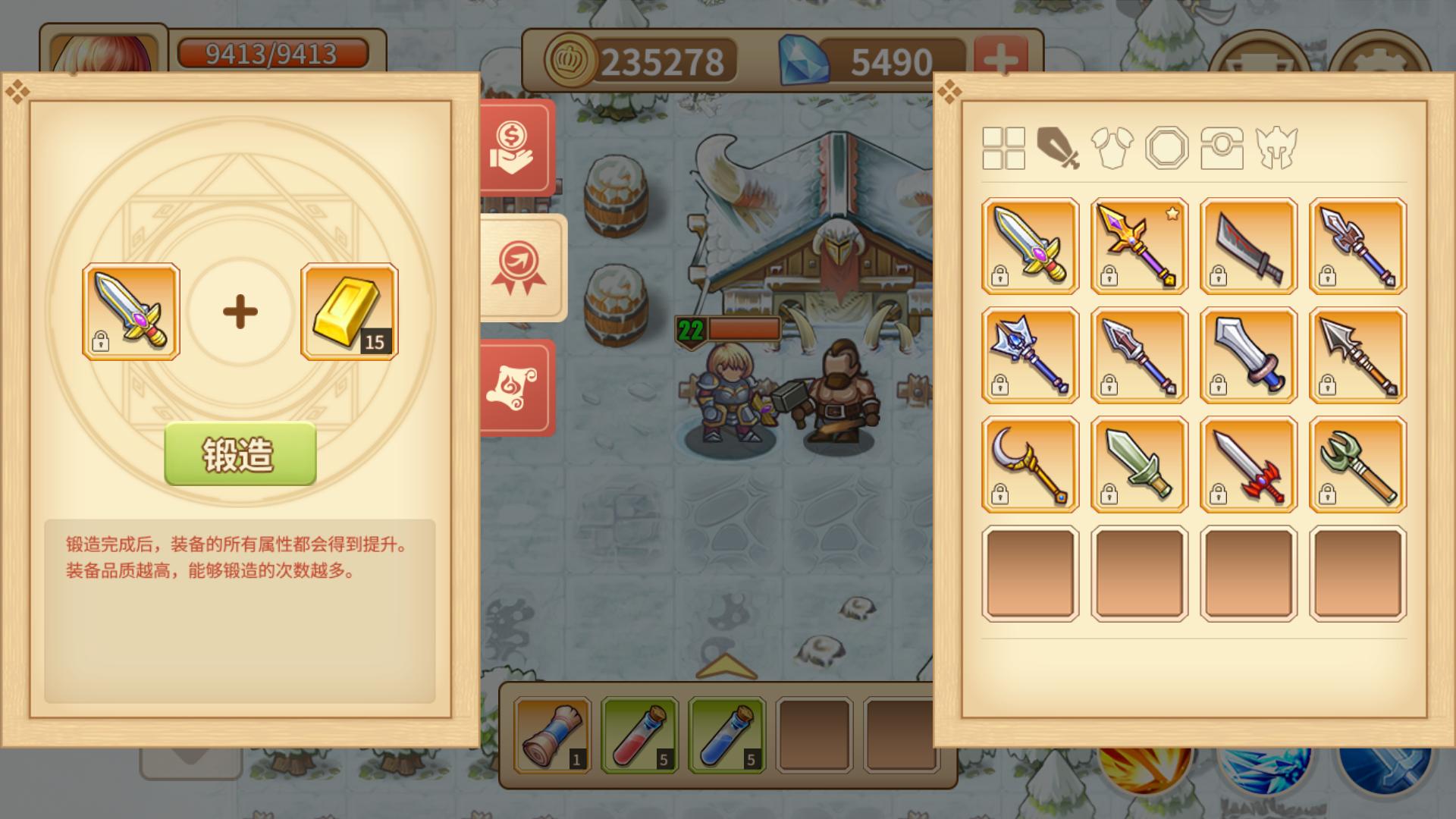This screenshot has width=1456, height=819.
Task: Filter inventory by weapons with the sword icon
Action: click(x=1059, y=150)
